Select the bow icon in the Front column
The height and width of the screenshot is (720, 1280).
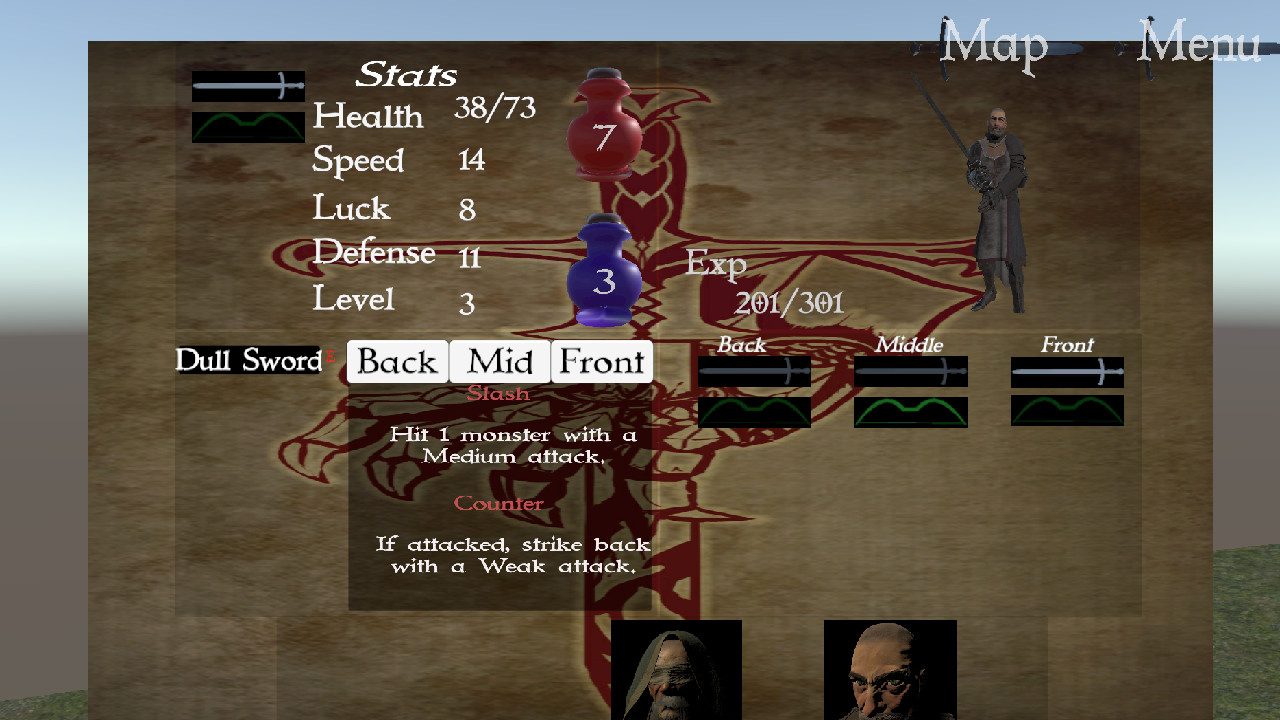(x=1067, y=411)
